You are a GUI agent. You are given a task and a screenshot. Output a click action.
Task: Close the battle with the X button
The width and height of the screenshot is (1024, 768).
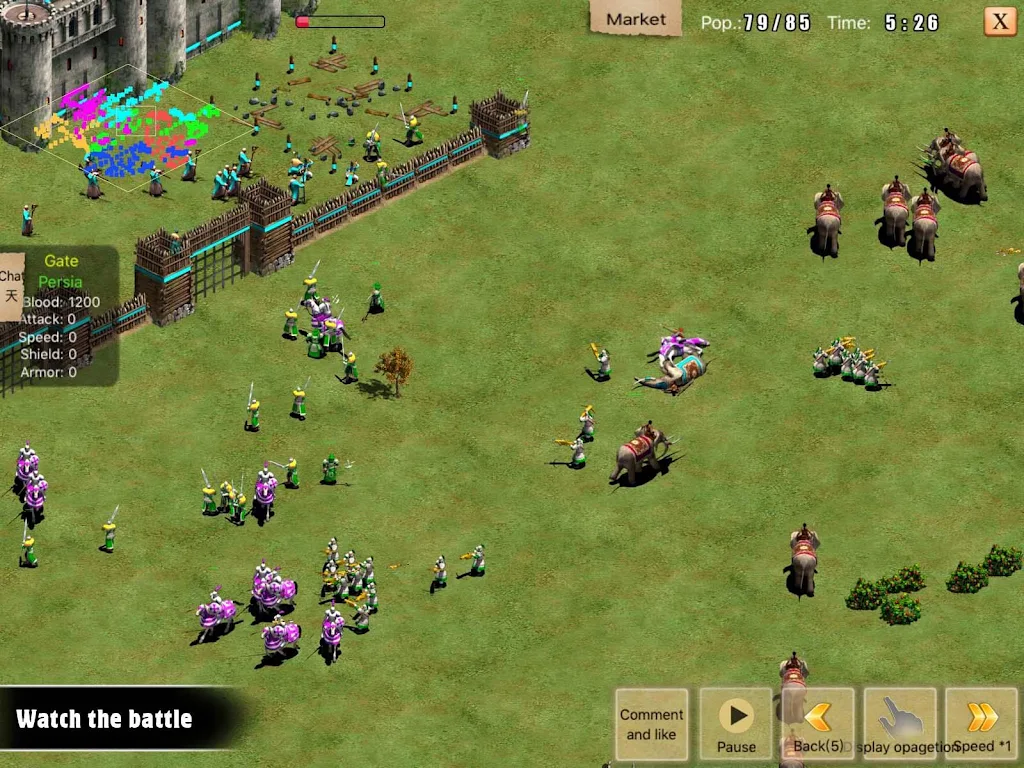pos(999,21)
